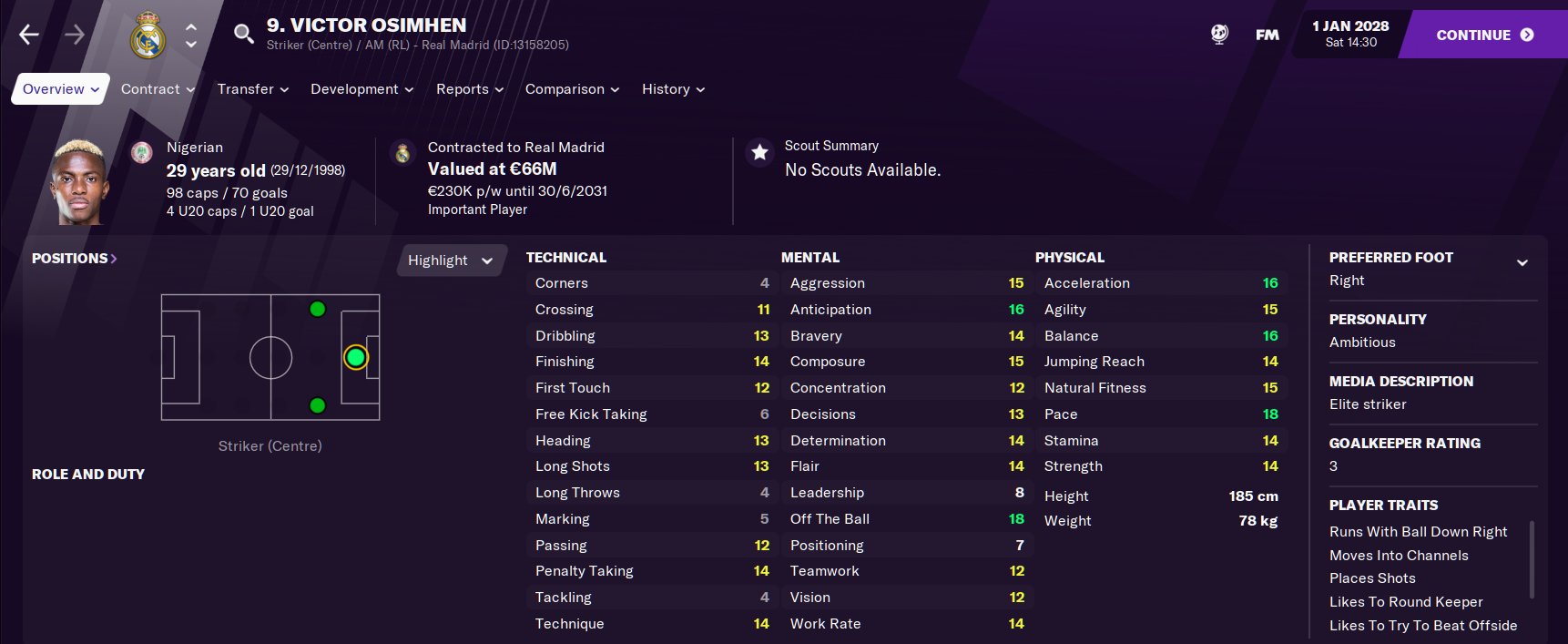Go back with the left arrow
The width and height of the screenshot is (1568, 644).
tap(29, 35)
